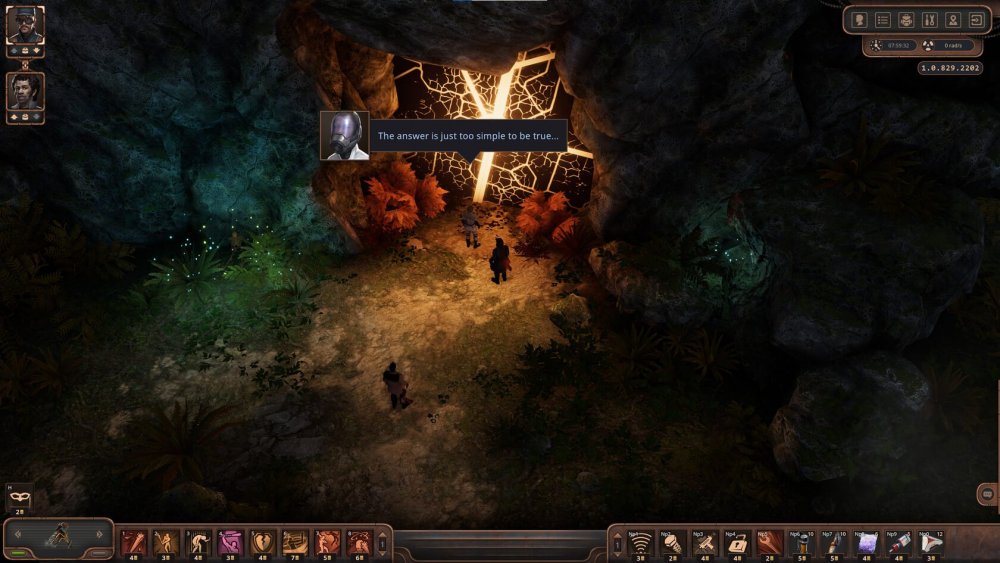Open the map marker icon
This screenshot has height=563, width=1000.
953,19
